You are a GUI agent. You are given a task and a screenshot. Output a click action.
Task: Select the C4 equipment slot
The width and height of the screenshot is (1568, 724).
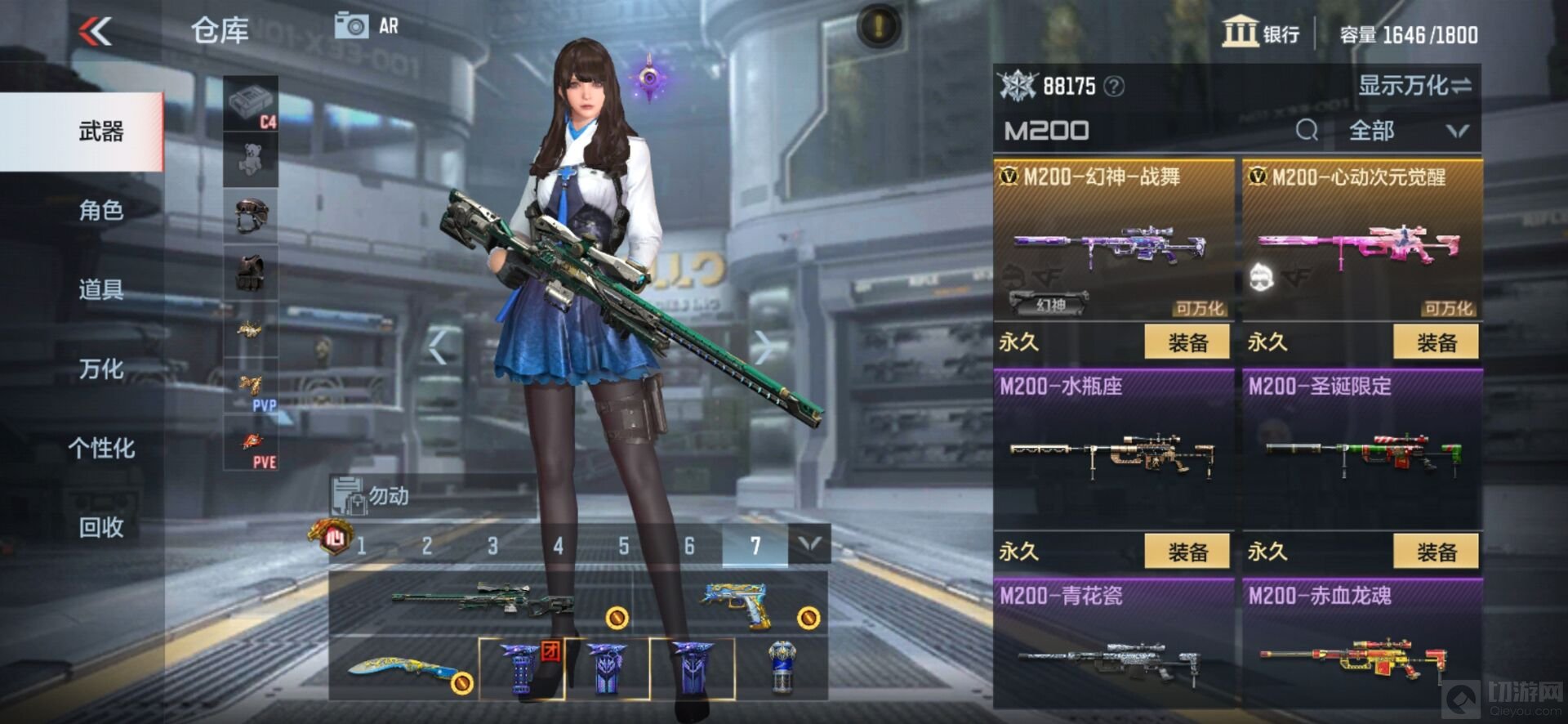click(251, 104)
